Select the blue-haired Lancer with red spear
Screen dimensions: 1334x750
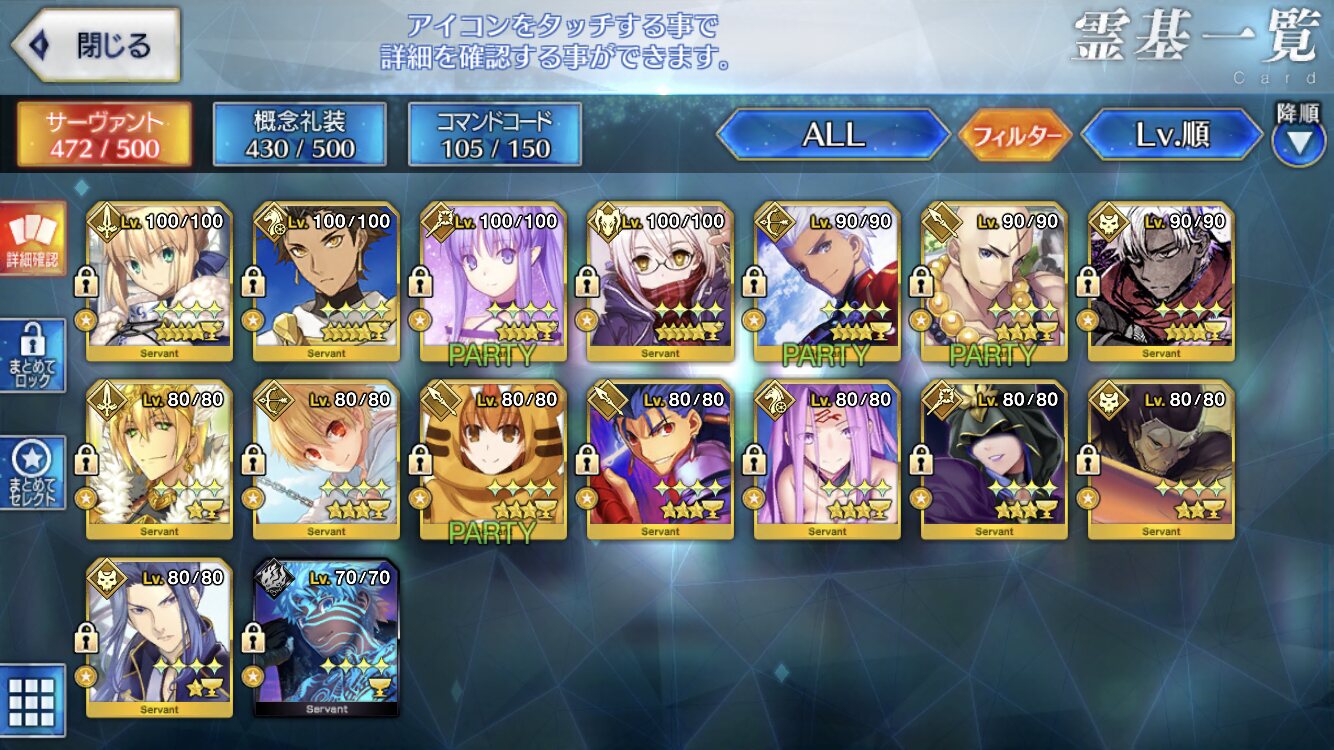tap(660, 460)
